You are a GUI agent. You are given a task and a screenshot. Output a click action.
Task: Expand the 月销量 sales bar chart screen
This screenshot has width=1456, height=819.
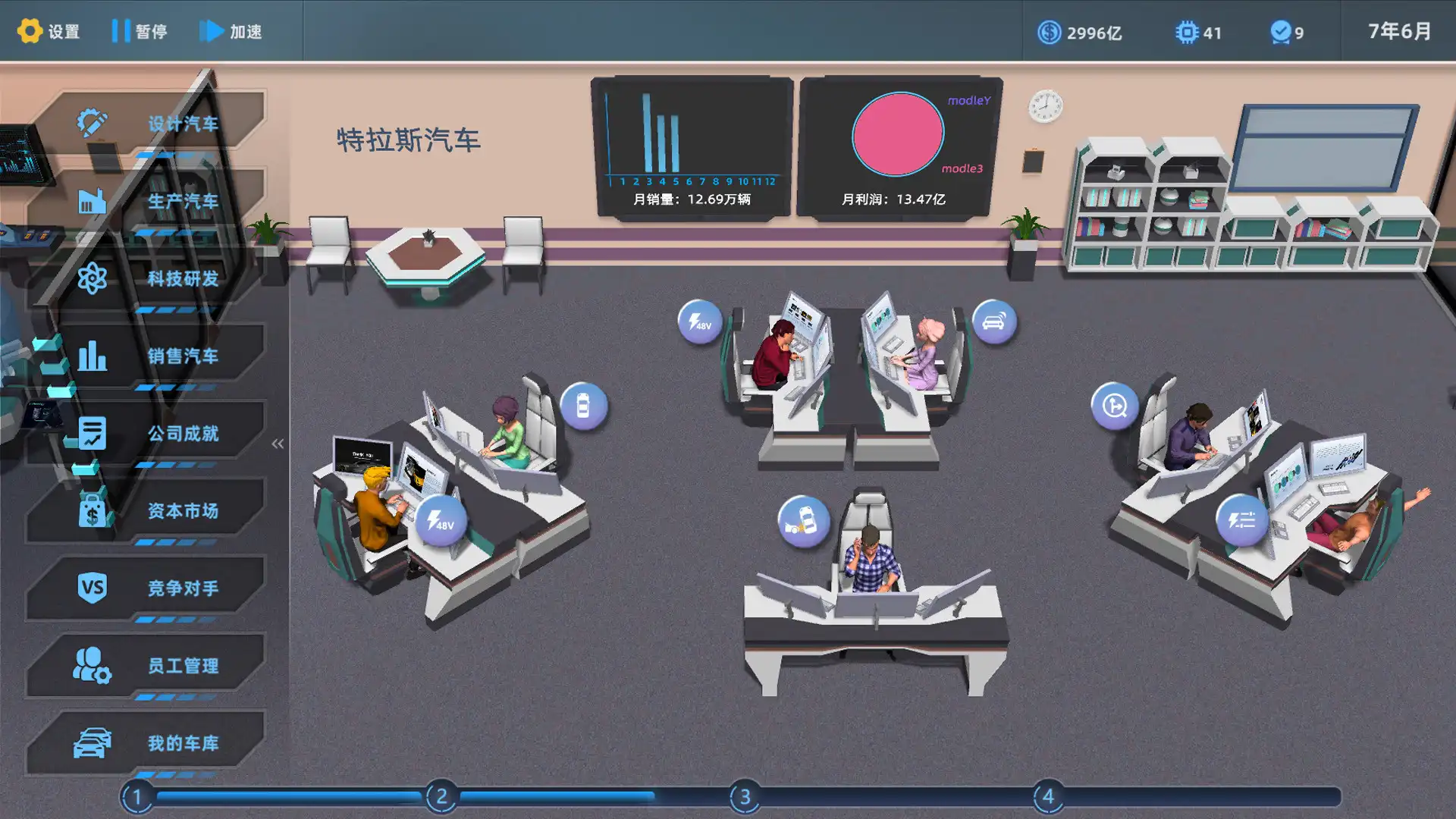[x=690, y=144]
